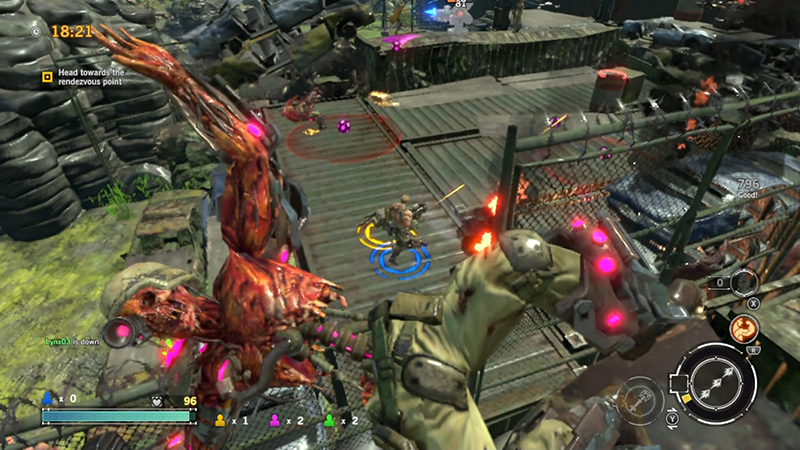Click the blue player lives icon
Viewport: 800px width, 450px height.
tap(47, 397)
